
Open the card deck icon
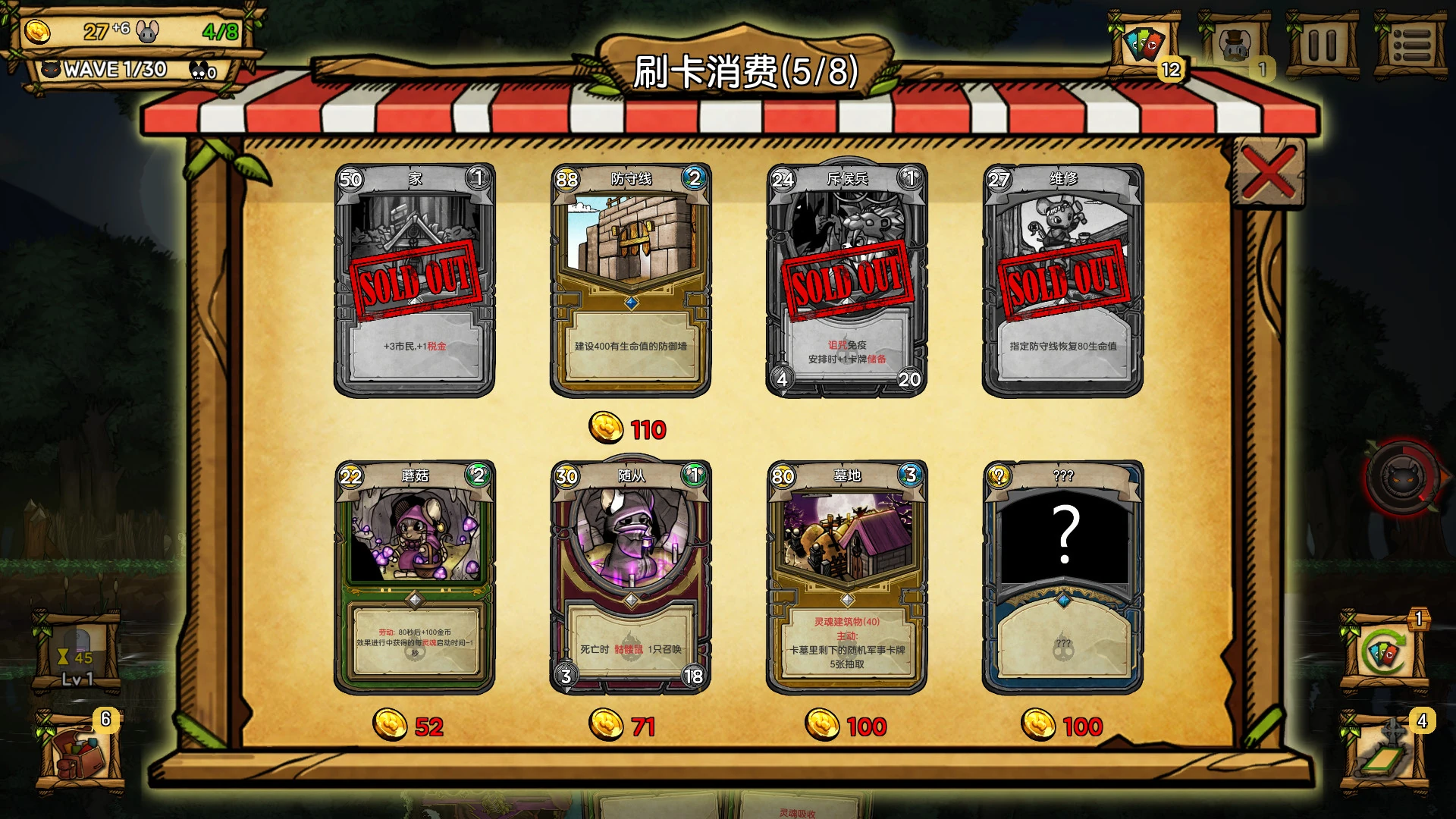click(x=1144, y=45)
